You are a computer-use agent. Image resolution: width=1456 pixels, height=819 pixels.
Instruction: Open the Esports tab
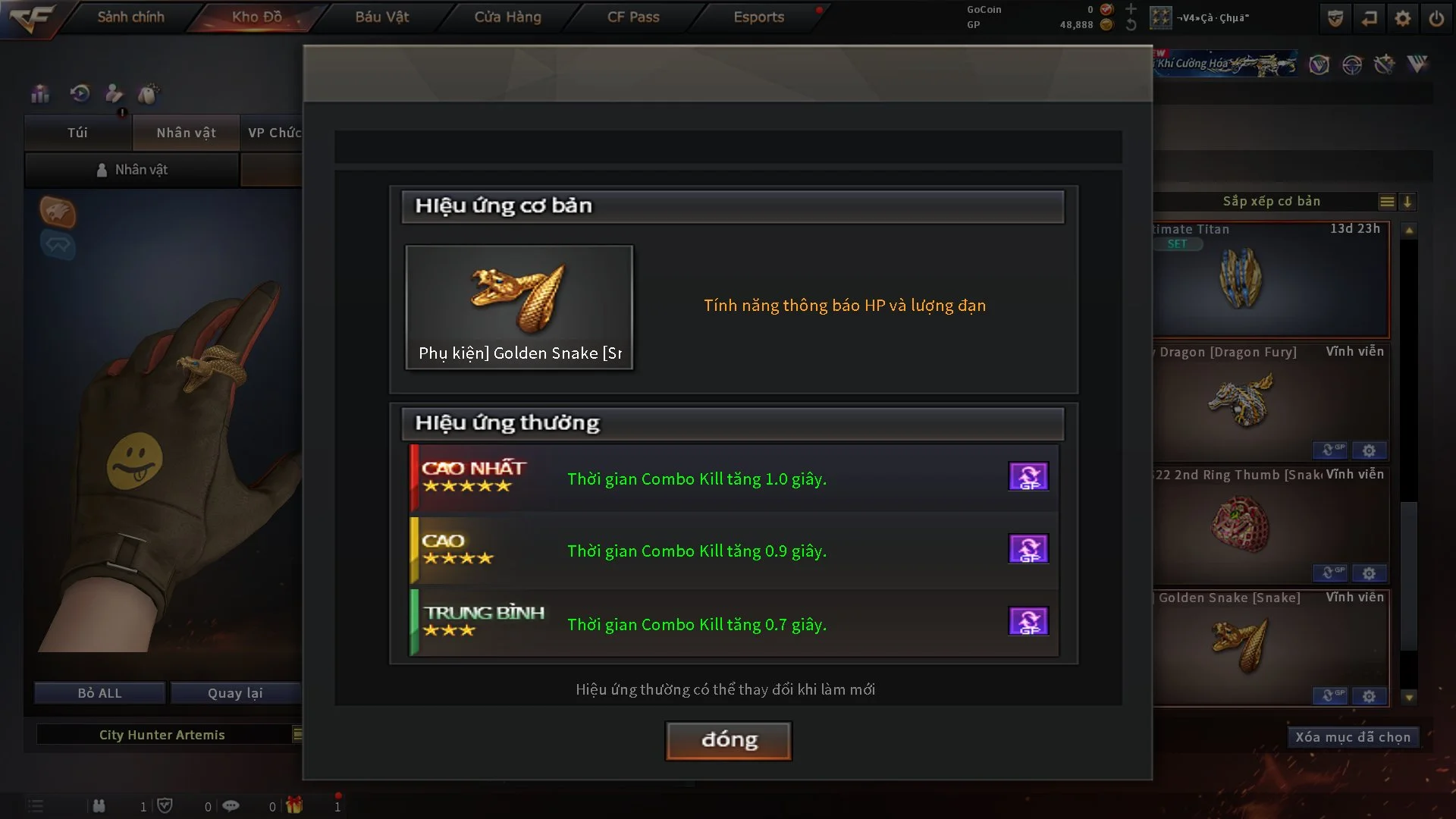[758, 17]
